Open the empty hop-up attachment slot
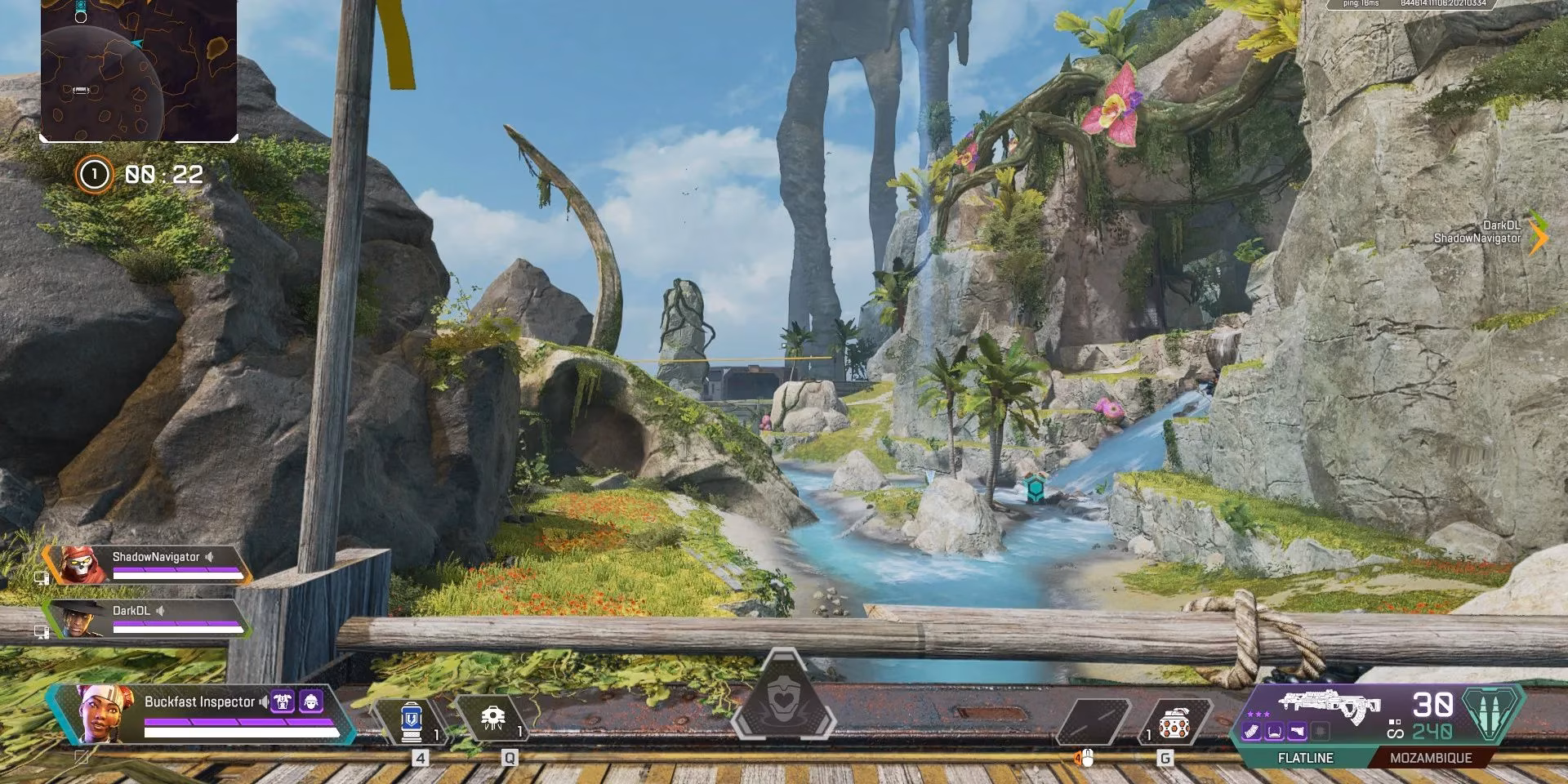The height and width of the screenshot is (784, 1568). click(1320, 731)
